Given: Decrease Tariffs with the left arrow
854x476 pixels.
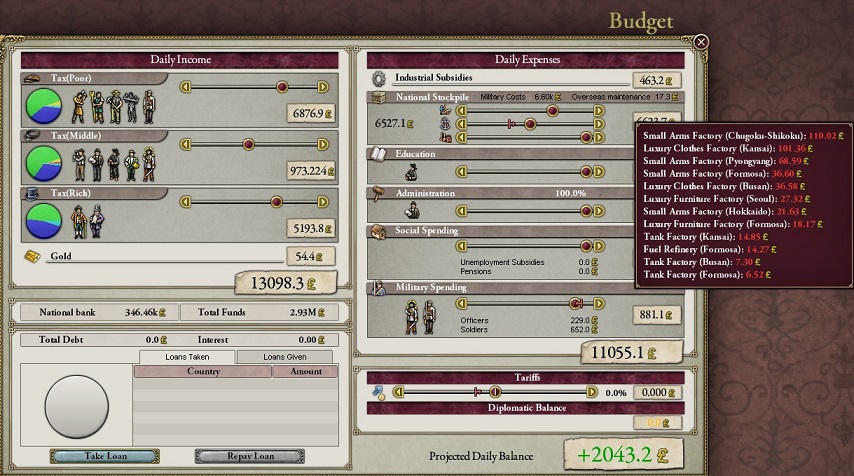Looking at the screenshot, I should point(398,392).
